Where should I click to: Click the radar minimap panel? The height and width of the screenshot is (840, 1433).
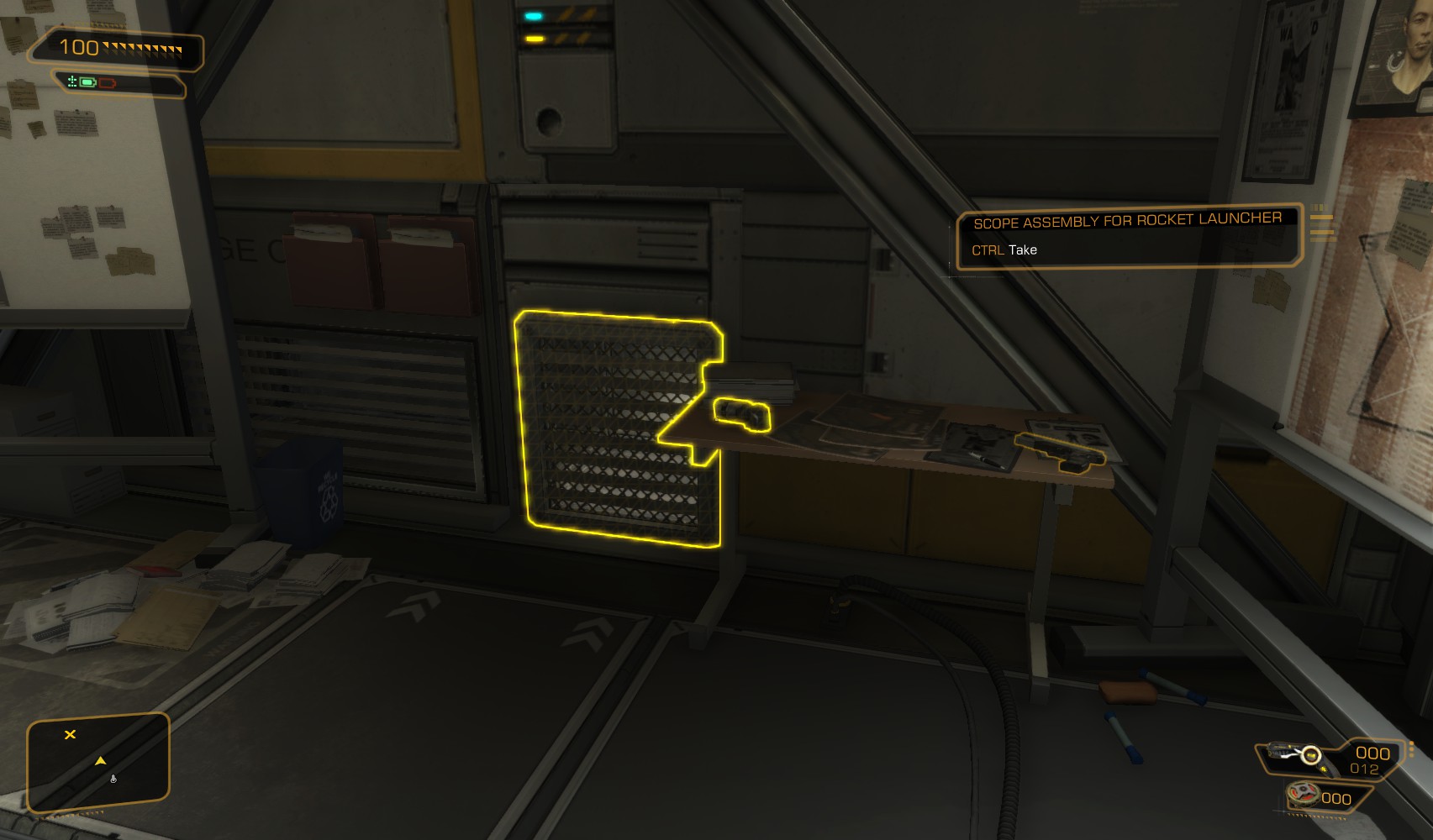pyautogui.click(x=98, y=763)
